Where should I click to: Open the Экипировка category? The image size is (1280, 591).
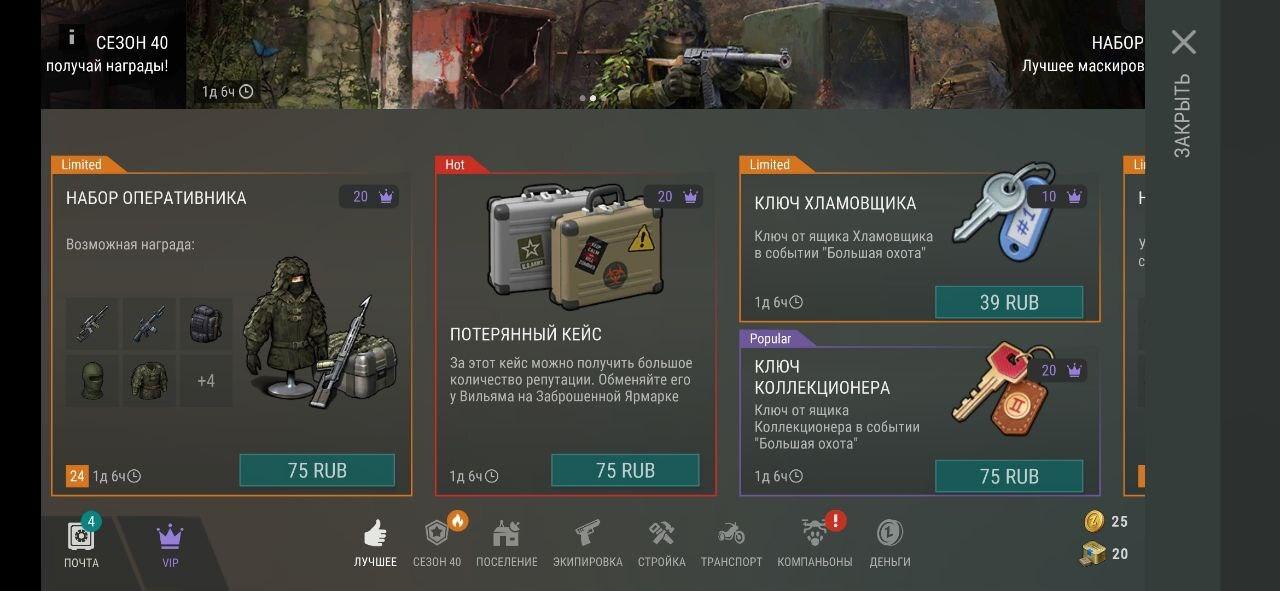pyautogui.click(x=587, y=544)
